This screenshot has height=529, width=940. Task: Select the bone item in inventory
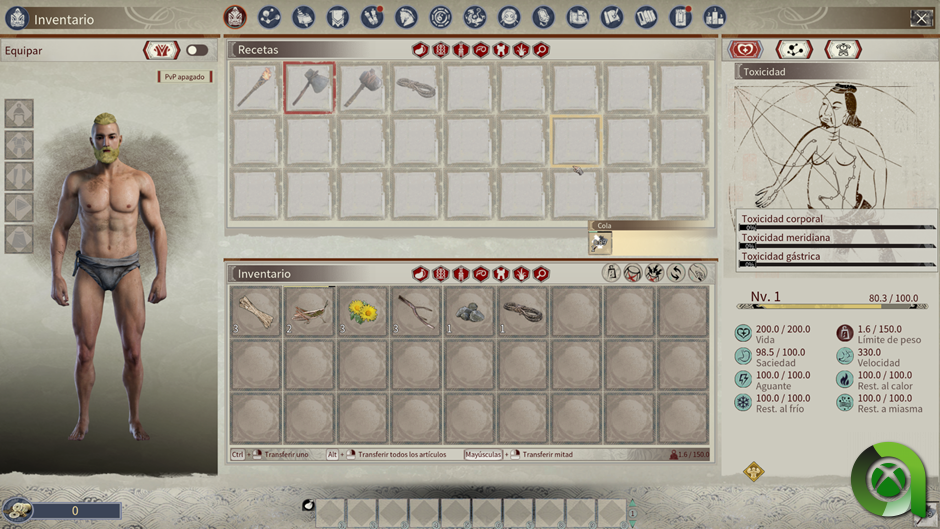point(256,311)
